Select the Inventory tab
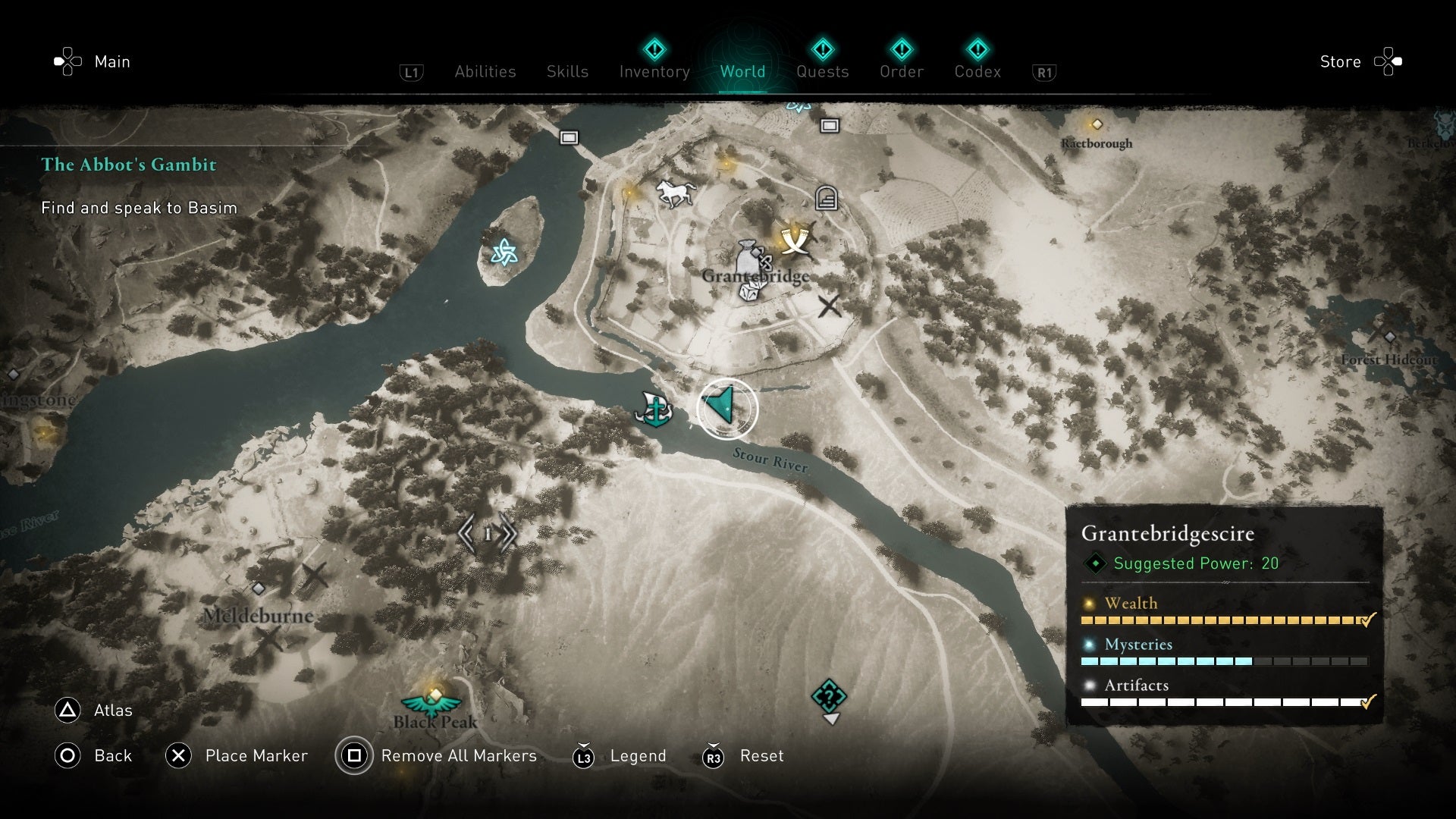1456x819 pixels. pyautogui.click(x=654, y=71)
